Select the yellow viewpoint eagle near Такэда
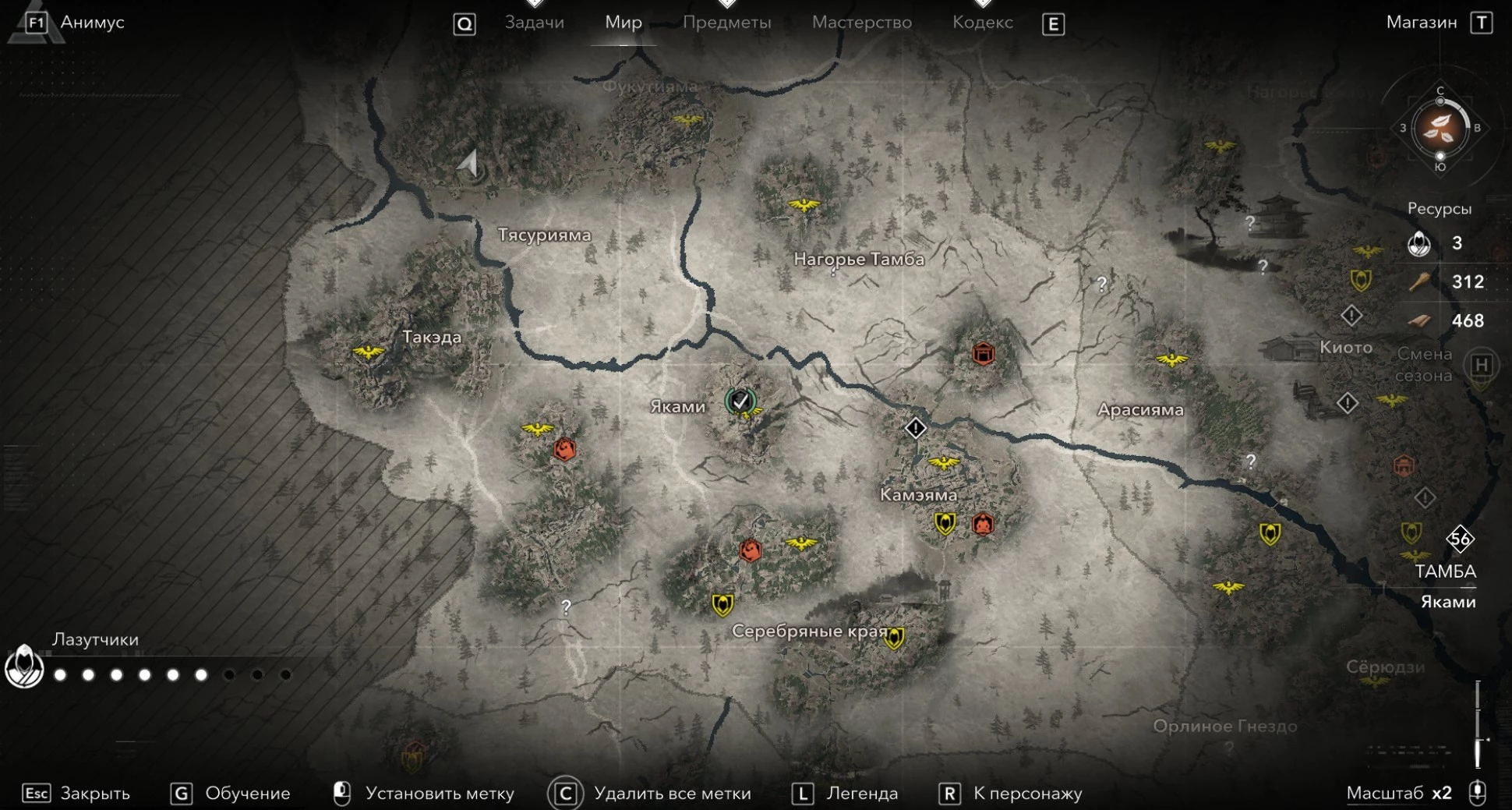 (x=368, y=352)
